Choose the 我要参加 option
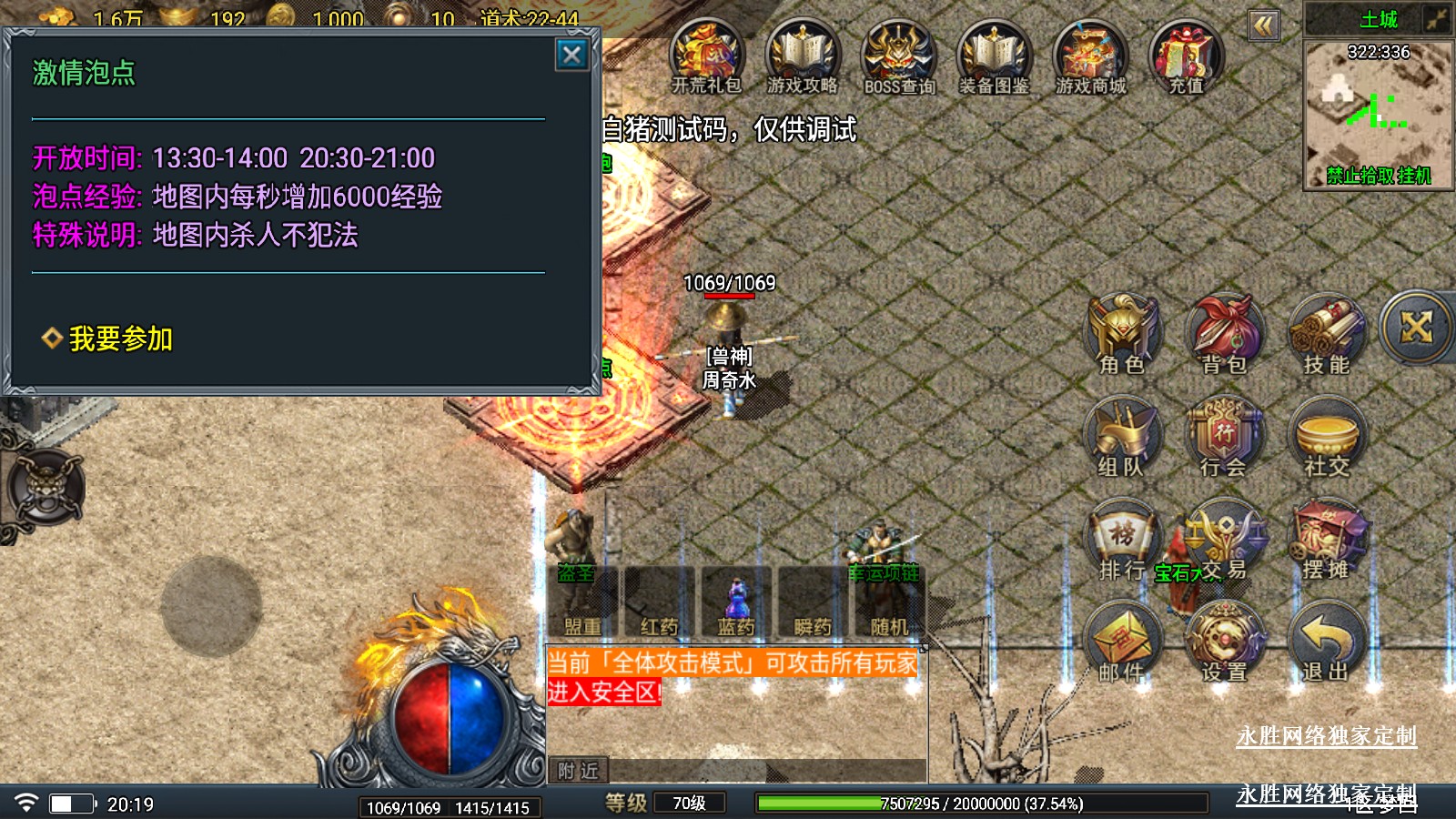The height and width of the screenshot is (819, 1456). pyautogui.click(x=120, y=339)
